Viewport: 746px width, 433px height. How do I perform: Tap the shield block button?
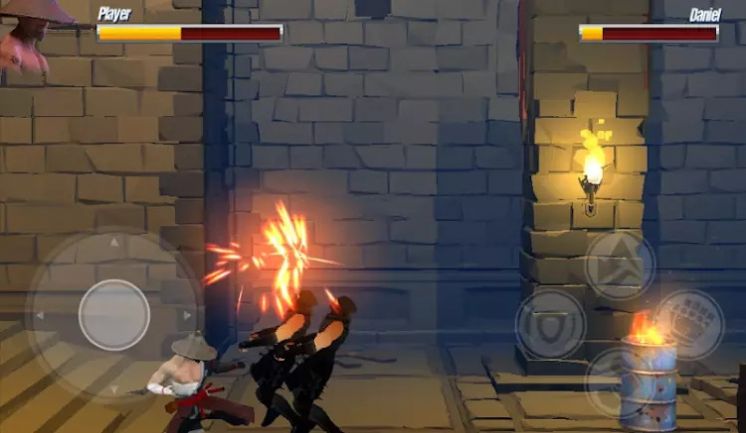[551, 324]
